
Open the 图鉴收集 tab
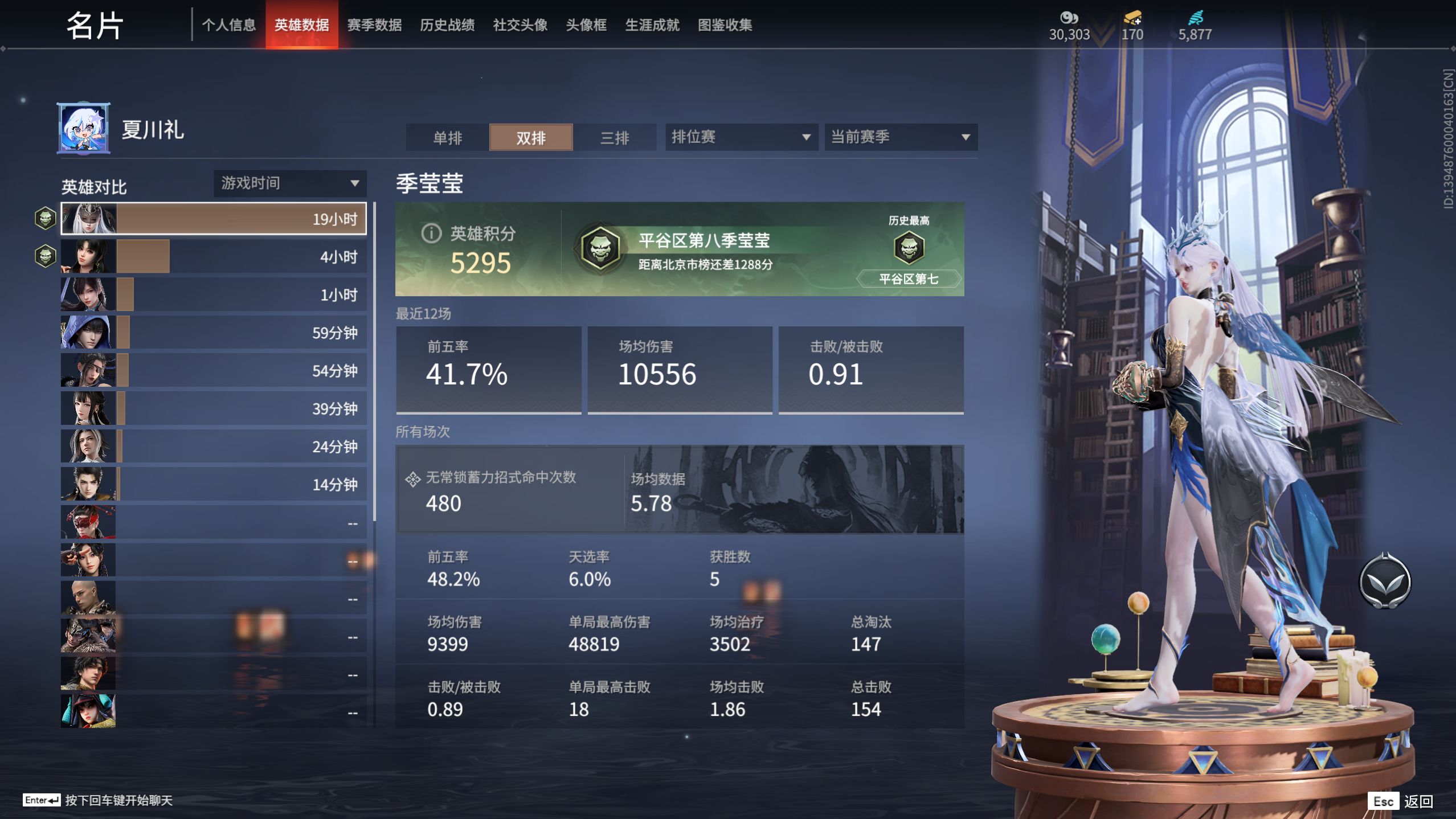coord(725,25)
